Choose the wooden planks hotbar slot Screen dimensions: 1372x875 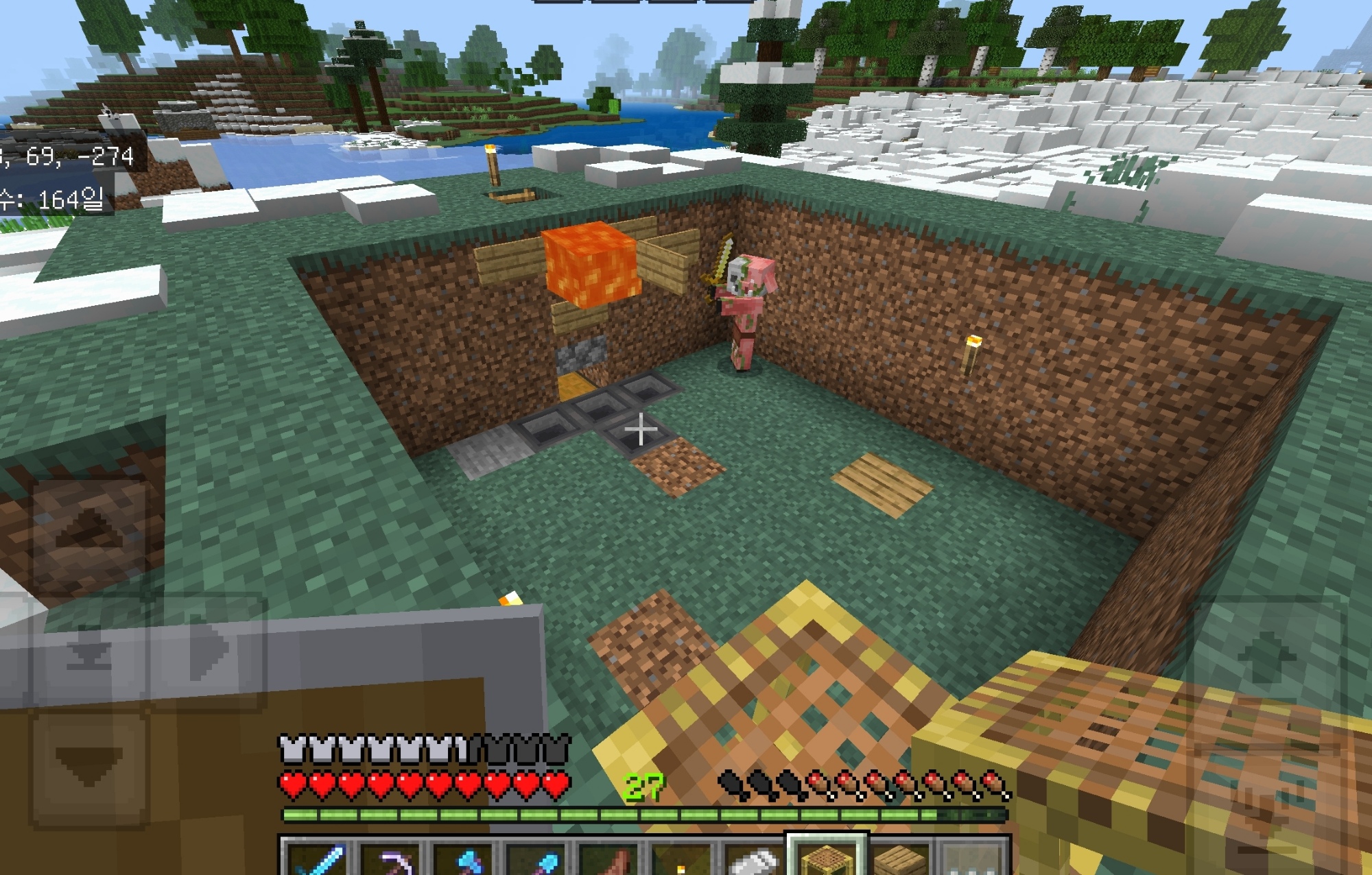899,857
